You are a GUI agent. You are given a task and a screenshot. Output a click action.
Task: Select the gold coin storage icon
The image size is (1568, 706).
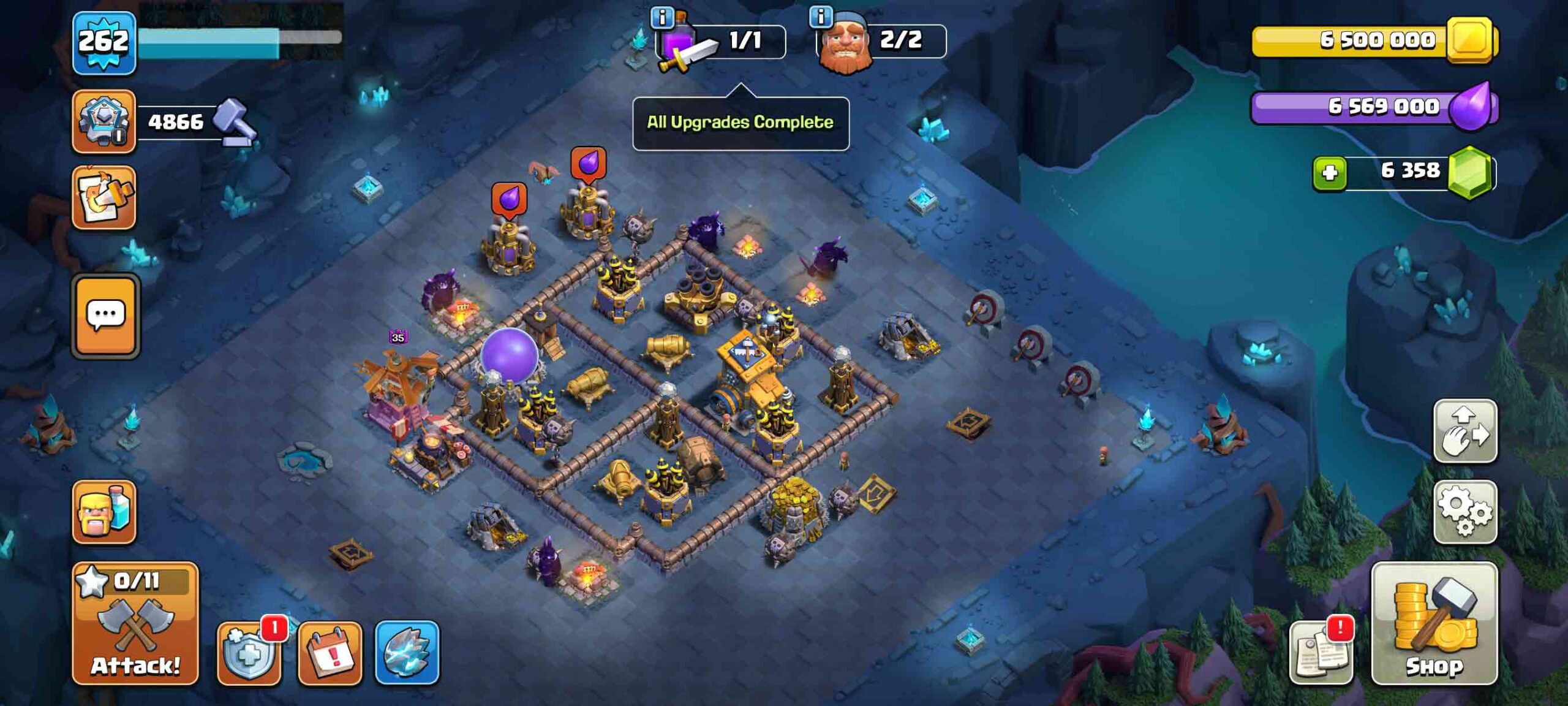(x=1469, y=40)
